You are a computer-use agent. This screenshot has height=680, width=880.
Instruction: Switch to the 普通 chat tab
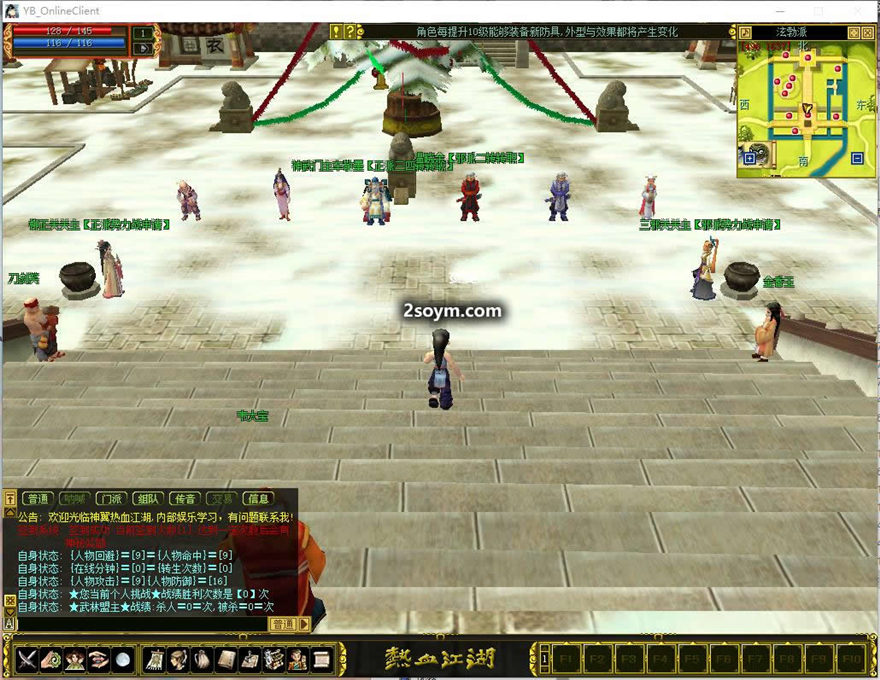pos(38,498)
